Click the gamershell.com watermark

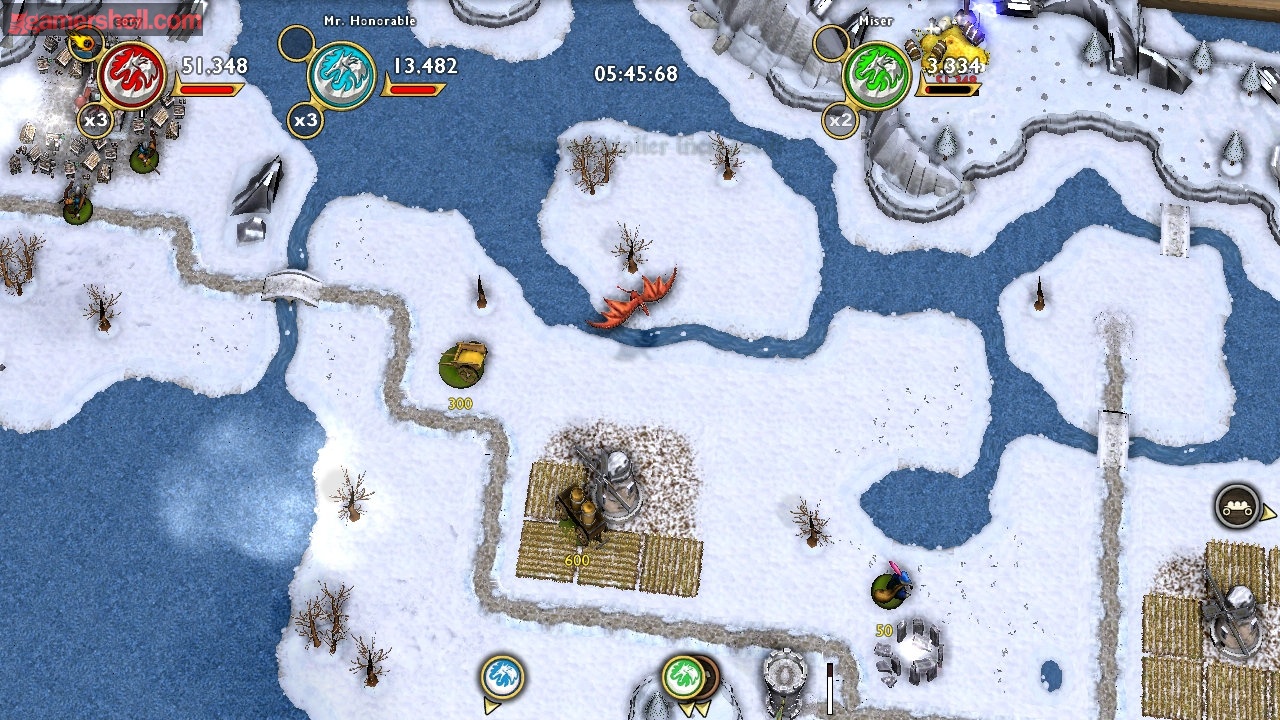coord(103,19)
